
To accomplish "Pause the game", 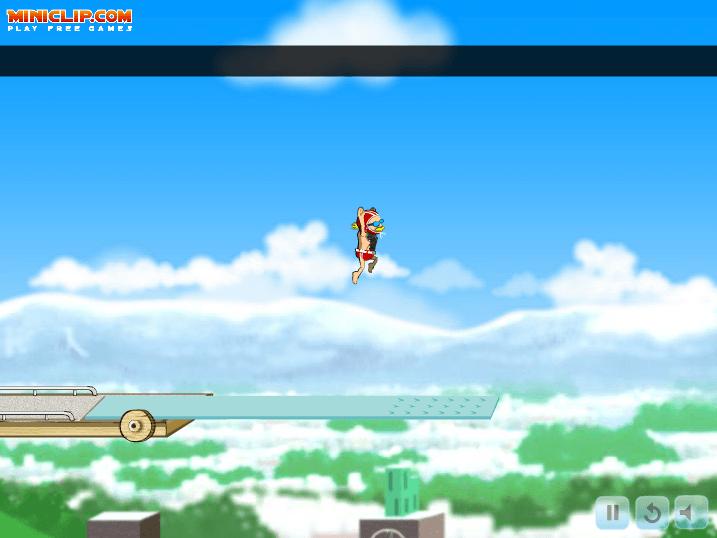I will point(612,513).
